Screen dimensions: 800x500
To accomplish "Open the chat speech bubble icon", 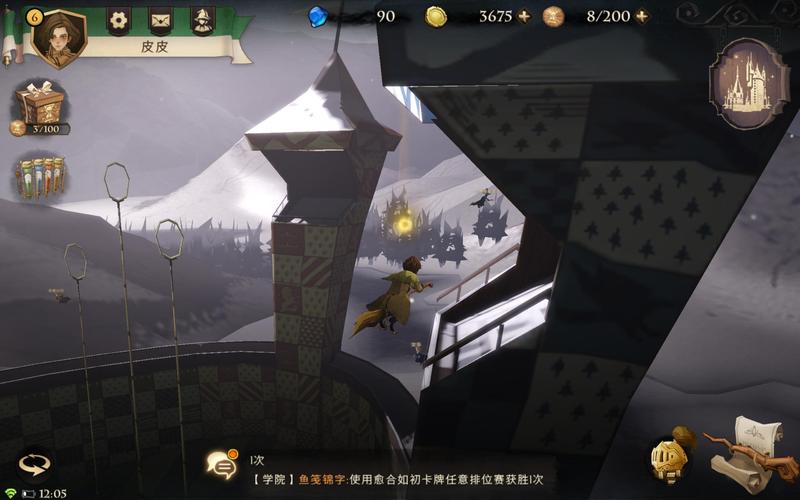I will tap(220, 464).
